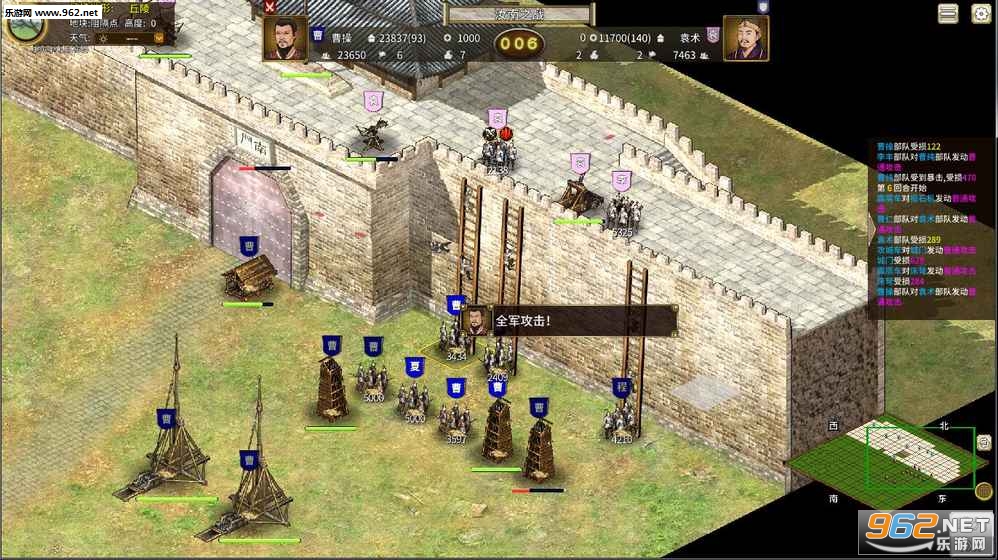998x560 pixels.
Task: Click Yuan Shu's commander portrait
Action: [745, 38]
